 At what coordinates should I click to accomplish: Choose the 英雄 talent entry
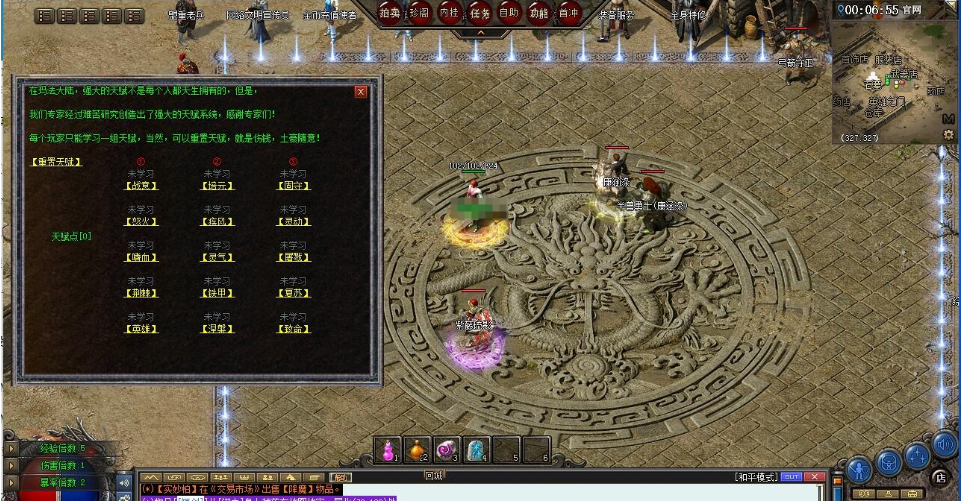click(x=141, y=329)
